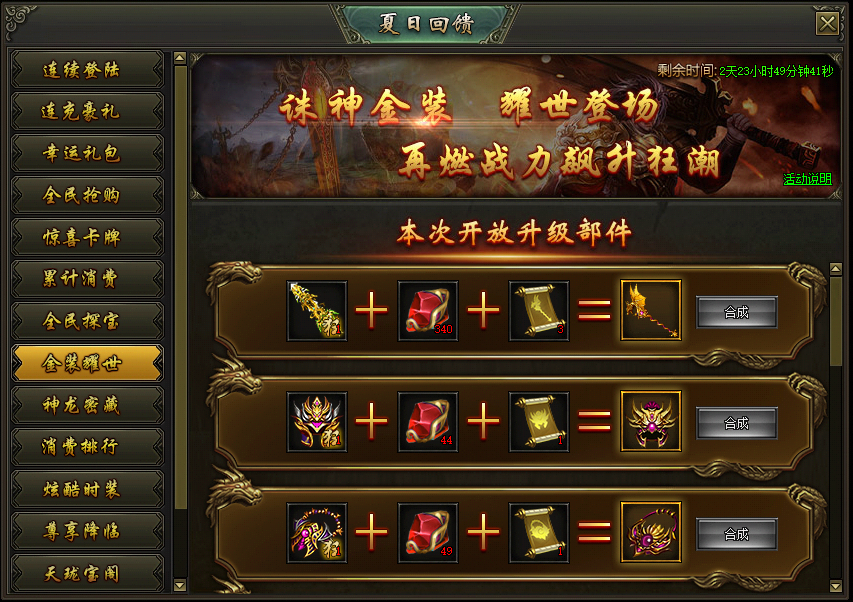The image size is (853, 602).
Task: Switch to the 连续登陆 tab
Action: coord(87,70)
